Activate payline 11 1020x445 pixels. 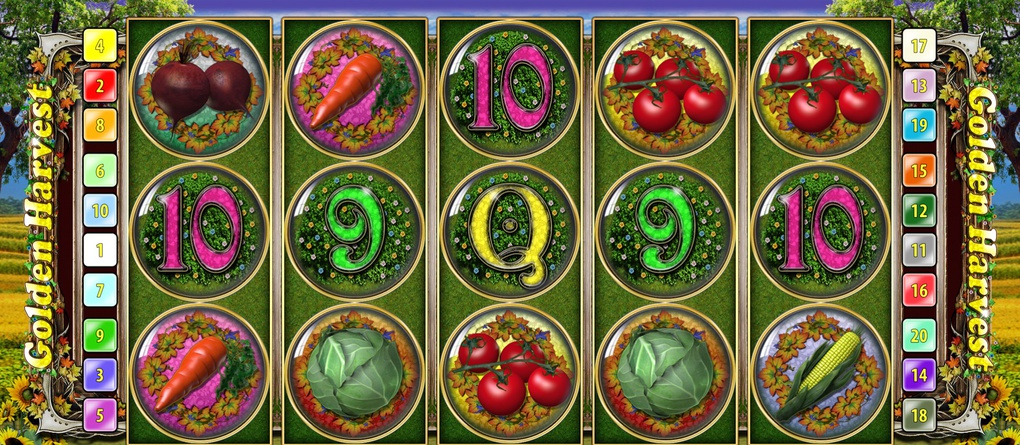(919, 250)
